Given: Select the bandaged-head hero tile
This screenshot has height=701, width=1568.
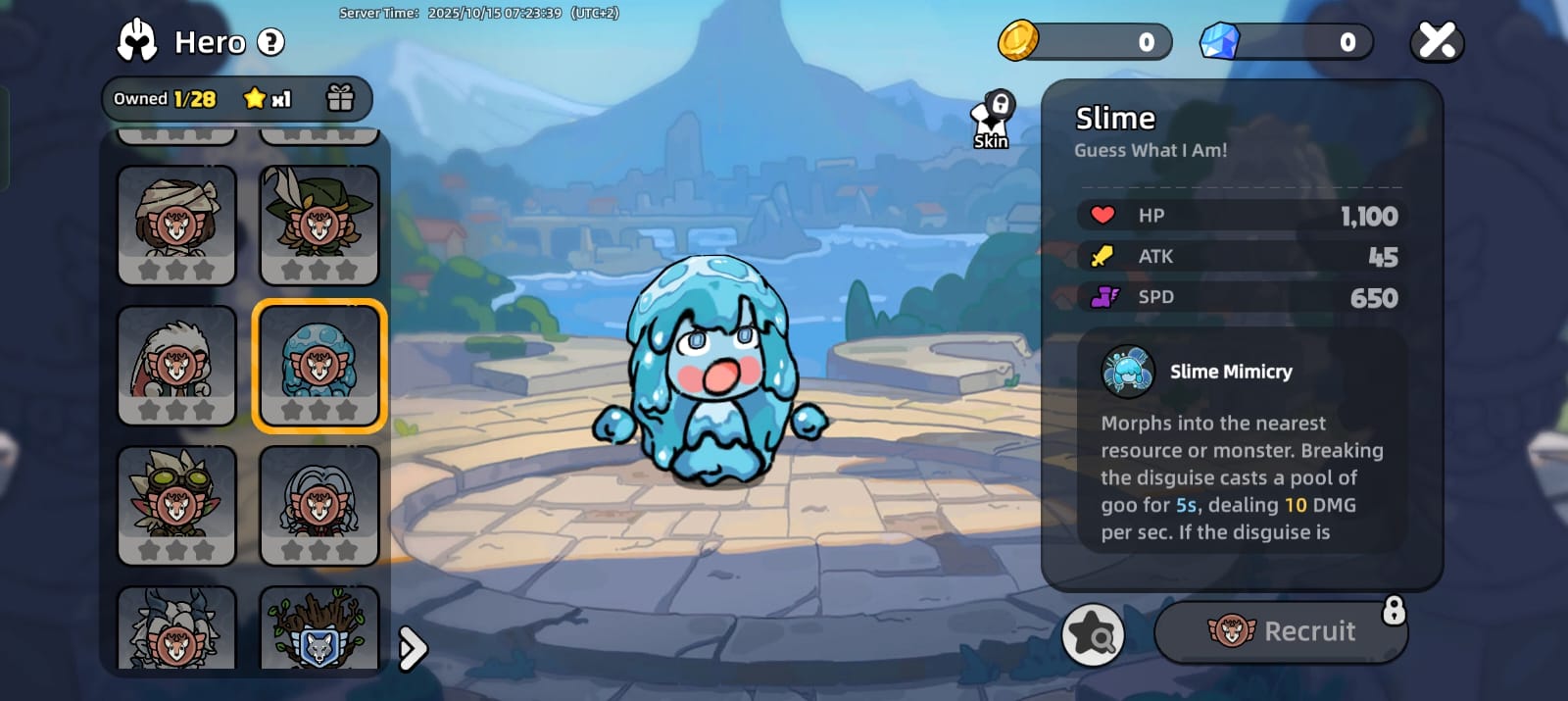Looking at the screenshot, I should 176,225.
